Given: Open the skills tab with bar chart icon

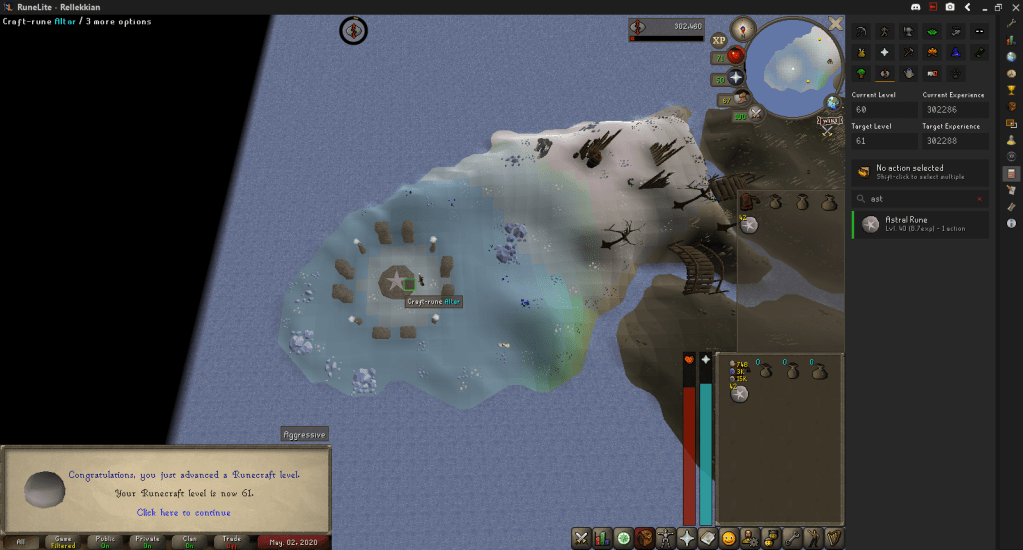Looking at the screenshot, I should click(602, 538).
